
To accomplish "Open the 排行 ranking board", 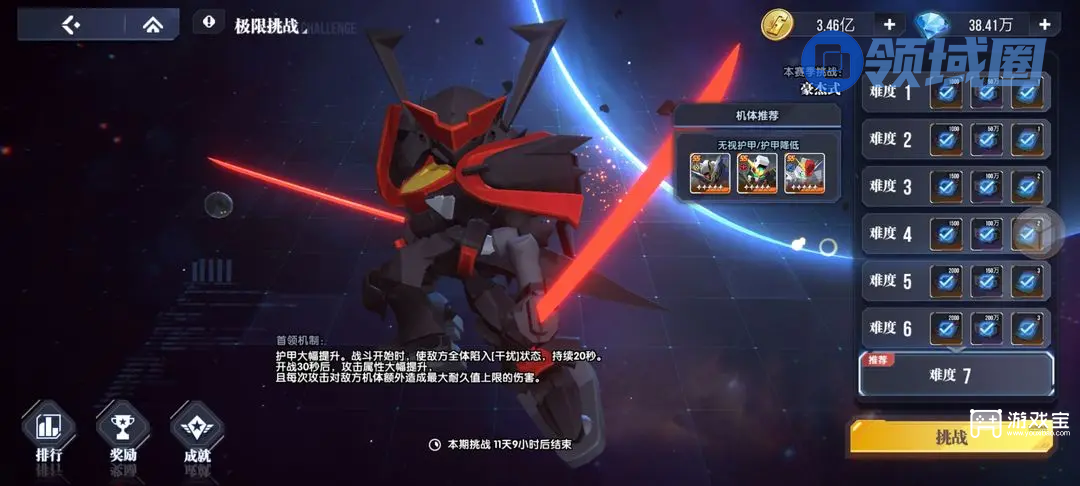I will point(49,435).
